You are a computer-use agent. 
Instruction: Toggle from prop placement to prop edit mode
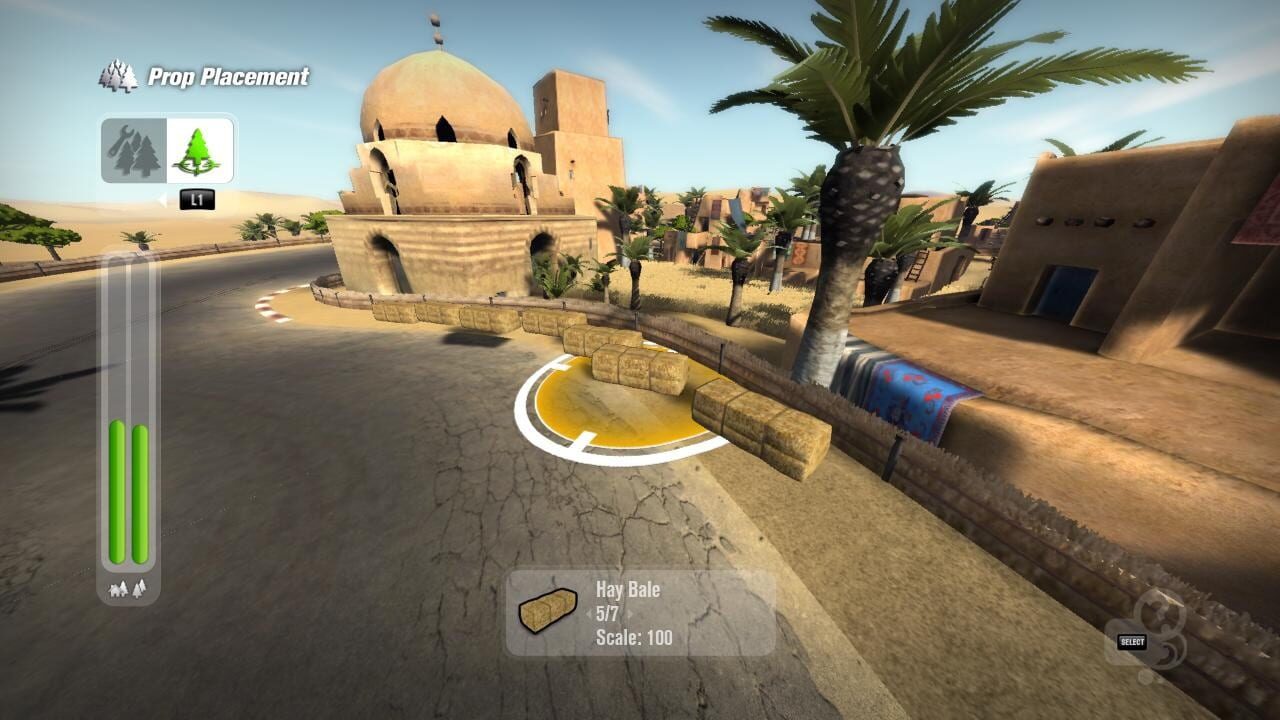tap(134, 148)
